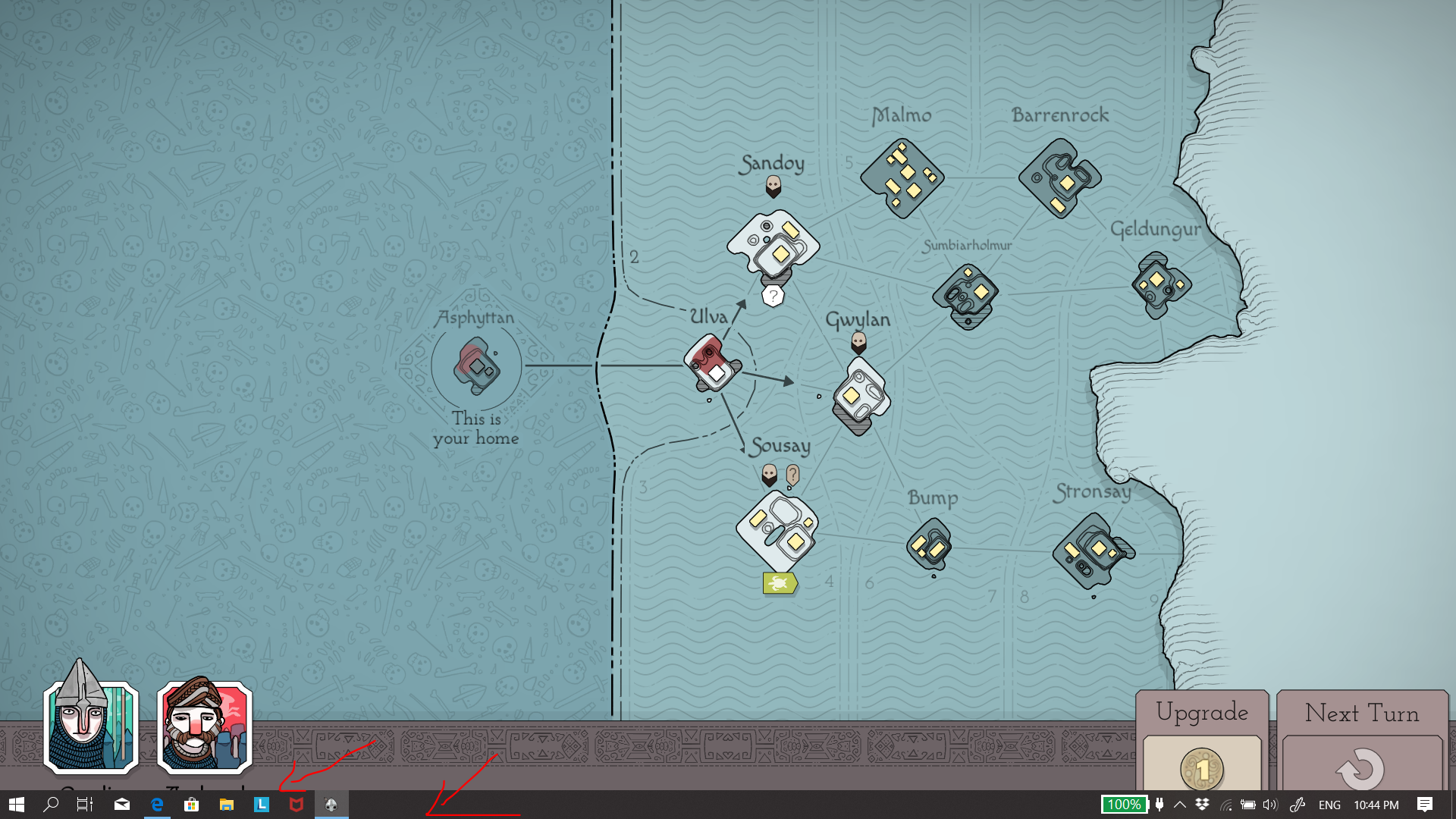This screenshot has width=1456, height=819.
Task: Reveal the question marker beside Sousay skull
Action: pyautogui.click(x=792, y=474)
